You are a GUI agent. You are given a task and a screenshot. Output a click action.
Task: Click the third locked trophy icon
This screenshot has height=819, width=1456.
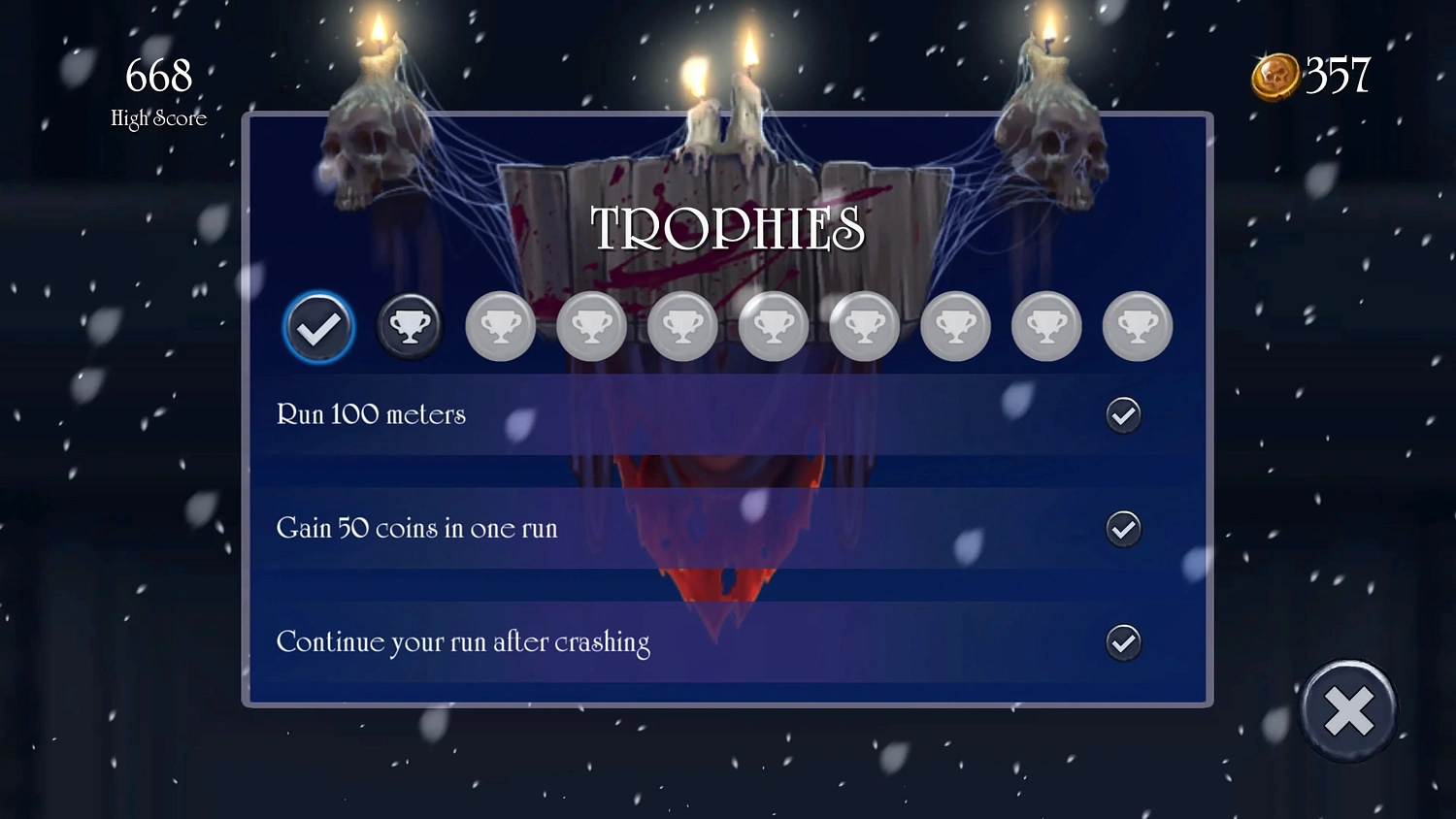(x=500, y=326)
